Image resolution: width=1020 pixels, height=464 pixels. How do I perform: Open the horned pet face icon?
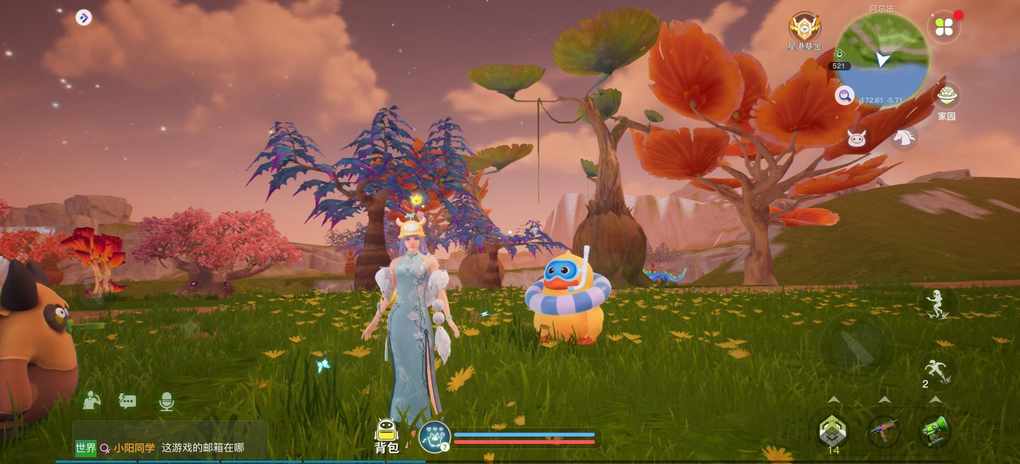[858, 138]
